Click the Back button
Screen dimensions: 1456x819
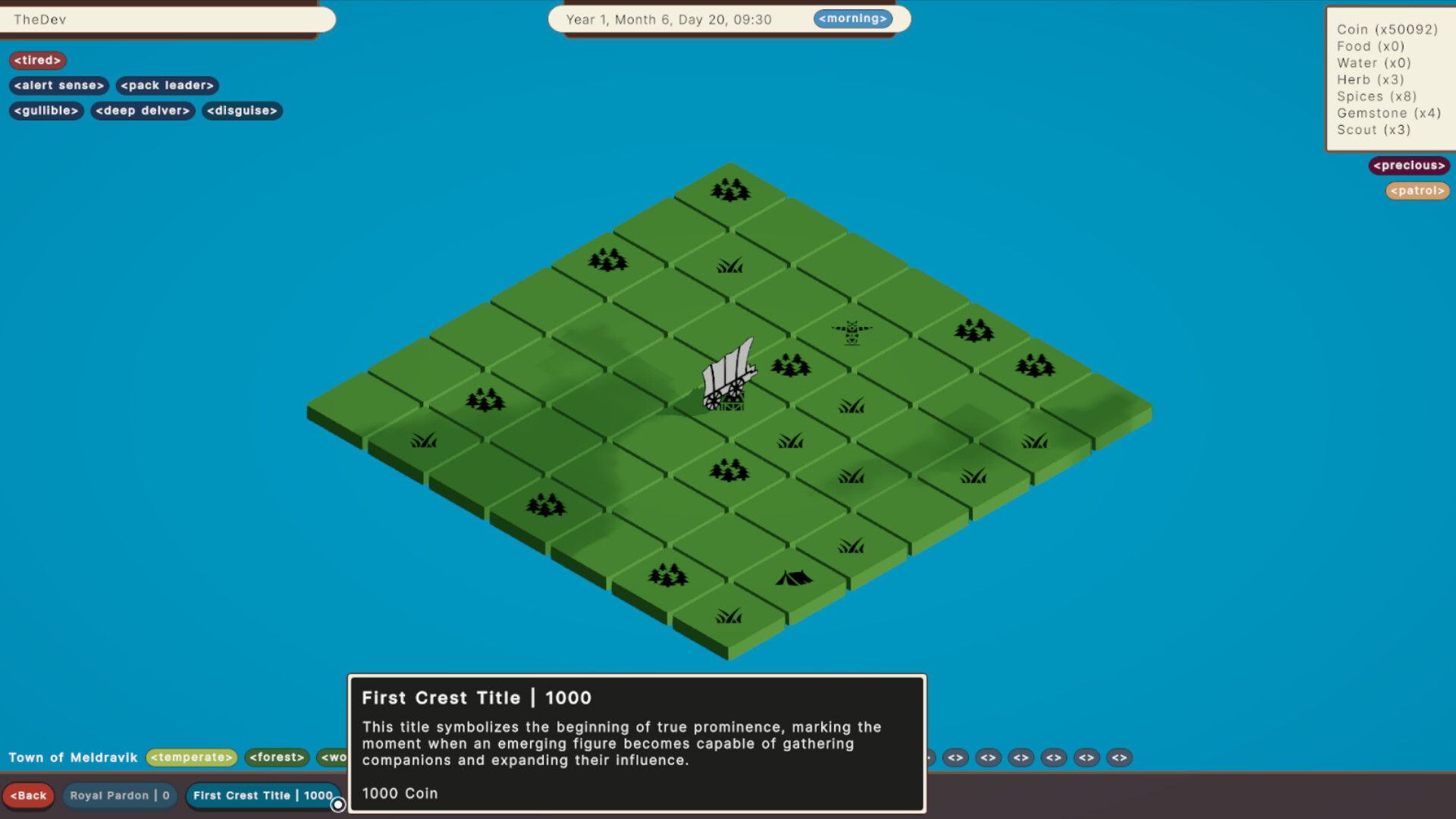click(x=29, y=795)
